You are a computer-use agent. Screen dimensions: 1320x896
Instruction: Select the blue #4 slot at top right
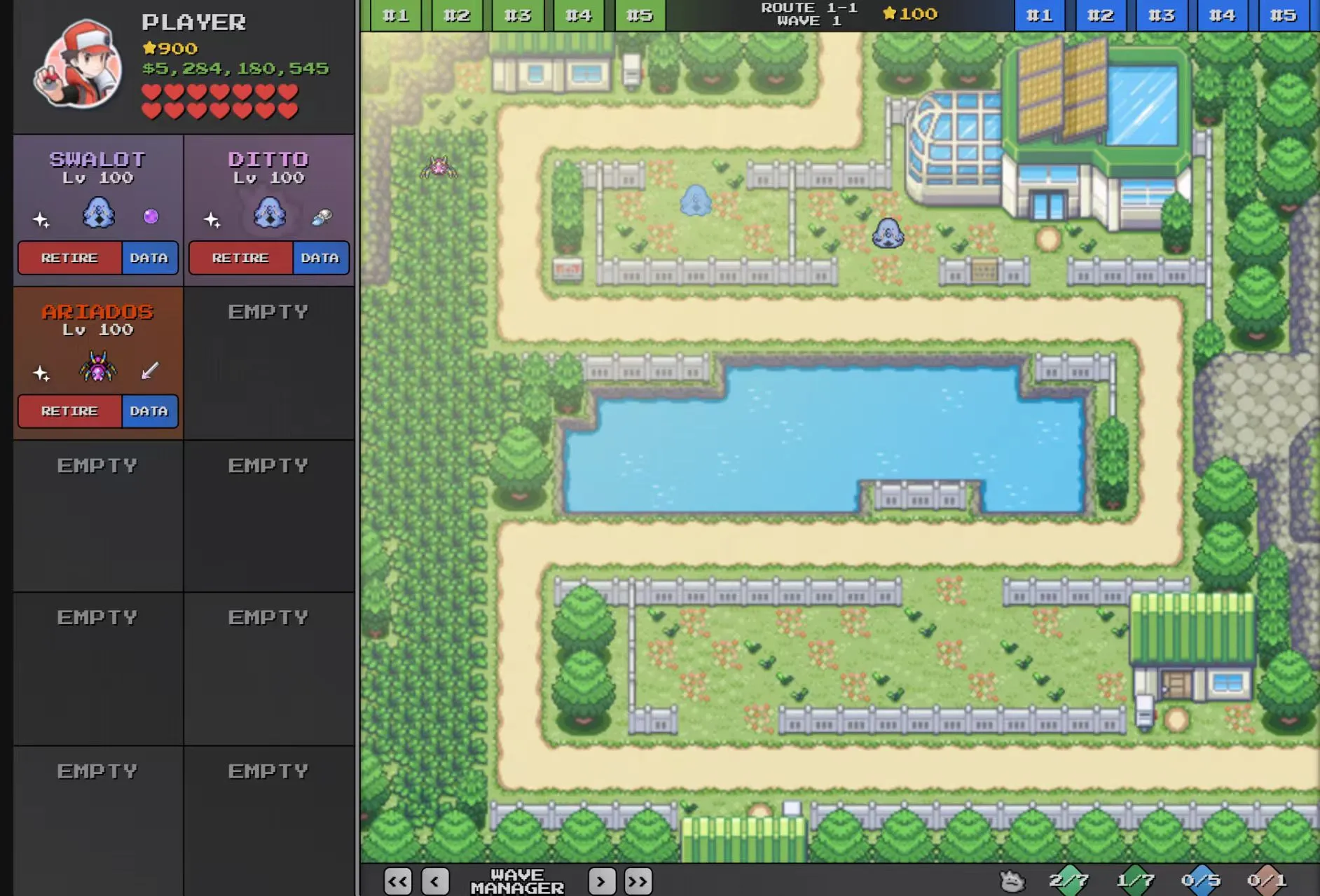pyautogui.click(x=1222, y=14)
